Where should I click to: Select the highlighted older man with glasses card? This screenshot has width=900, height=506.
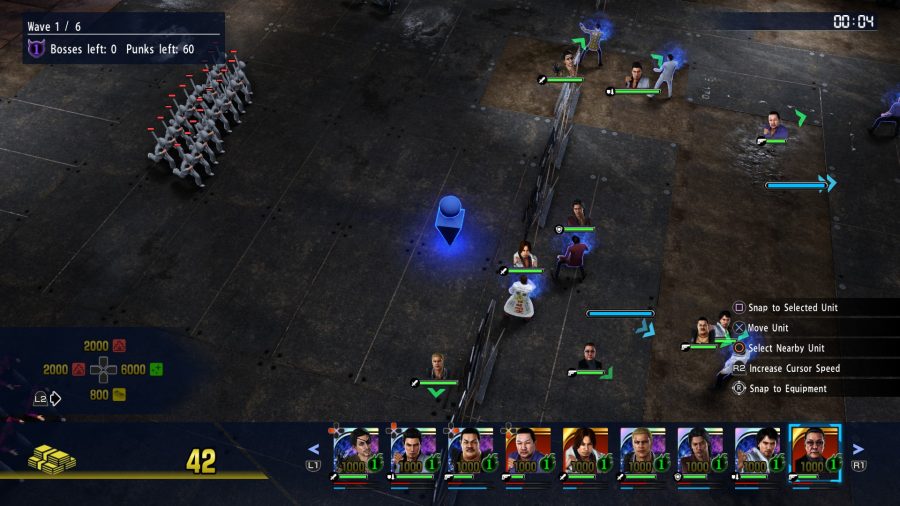tap(815, 450)
